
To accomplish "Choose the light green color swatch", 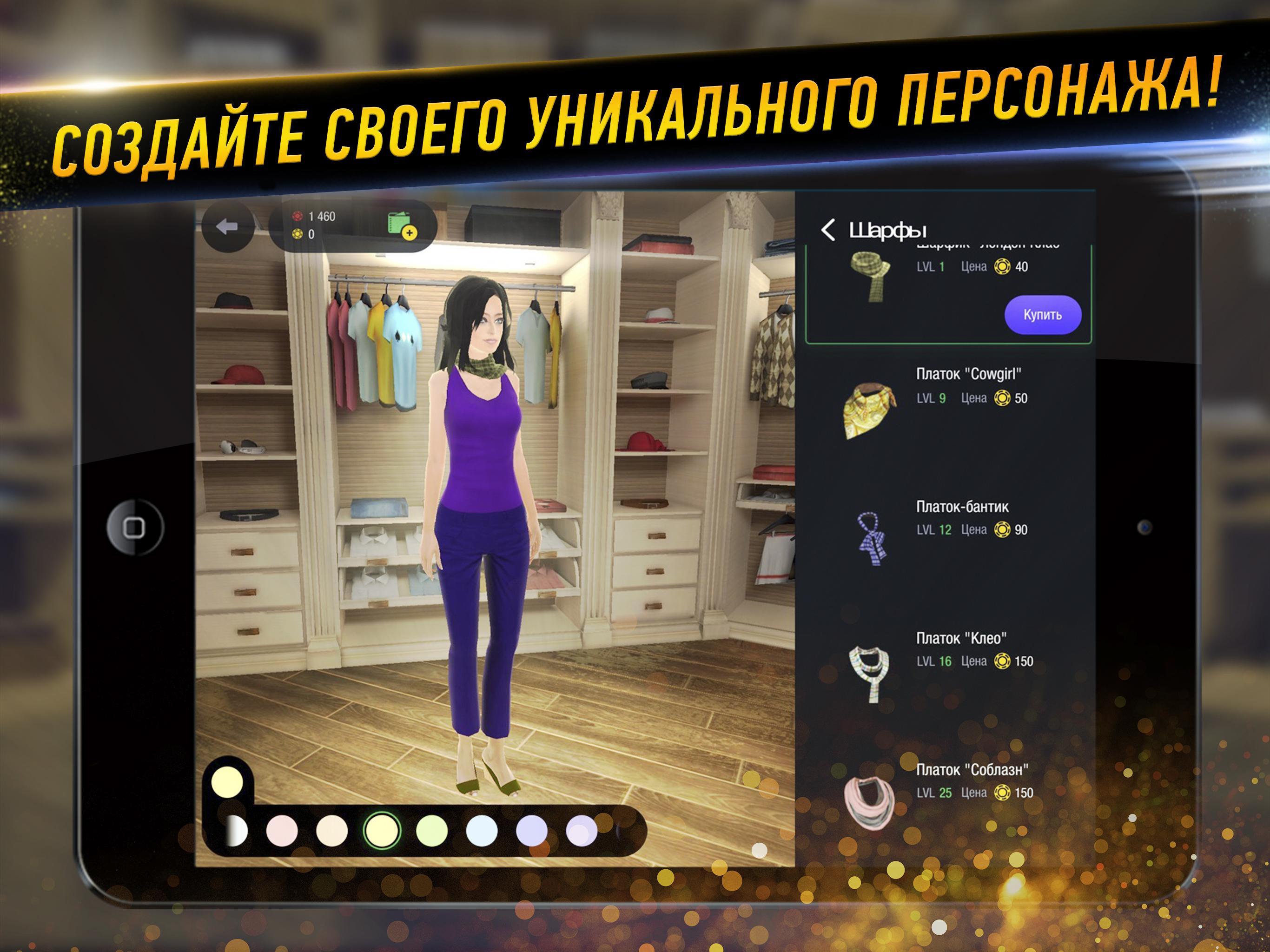I will pos(432,831).
